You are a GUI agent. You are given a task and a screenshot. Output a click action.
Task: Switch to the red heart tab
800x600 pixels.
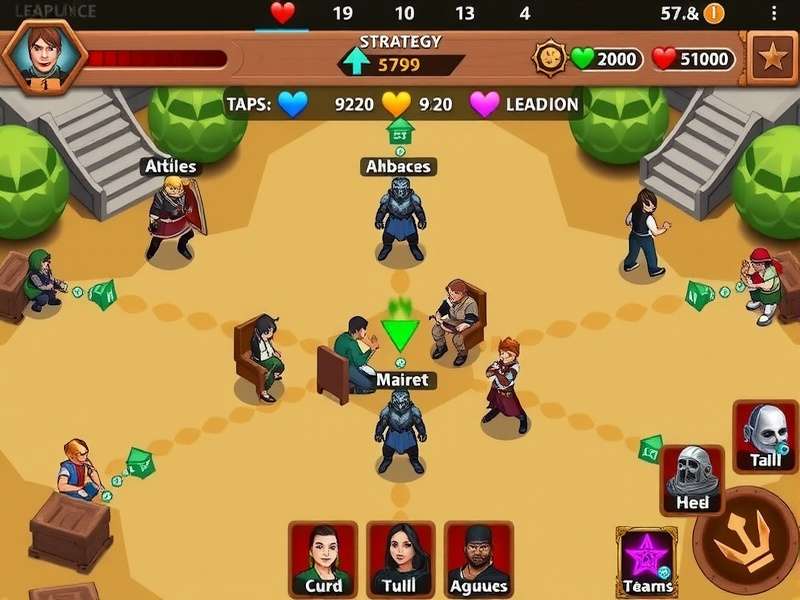[283, 13]
